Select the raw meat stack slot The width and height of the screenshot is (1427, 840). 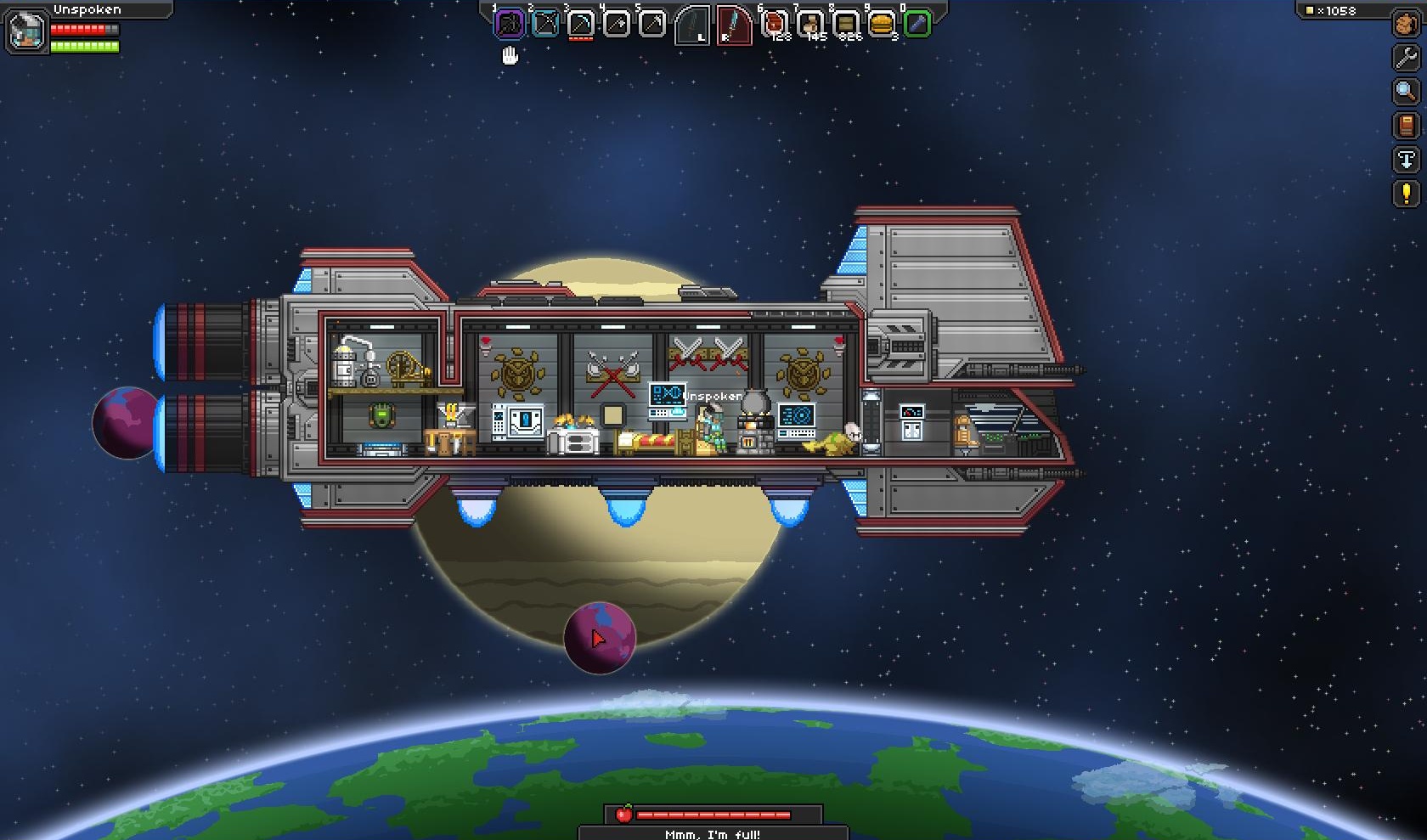click(x=775, y=24)
